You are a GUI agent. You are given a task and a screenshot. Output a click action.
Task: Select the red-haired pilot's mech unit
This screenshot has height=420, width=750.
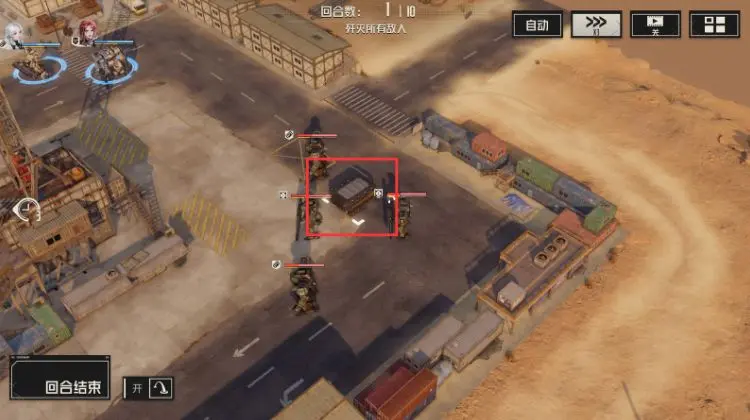(111, 67)
